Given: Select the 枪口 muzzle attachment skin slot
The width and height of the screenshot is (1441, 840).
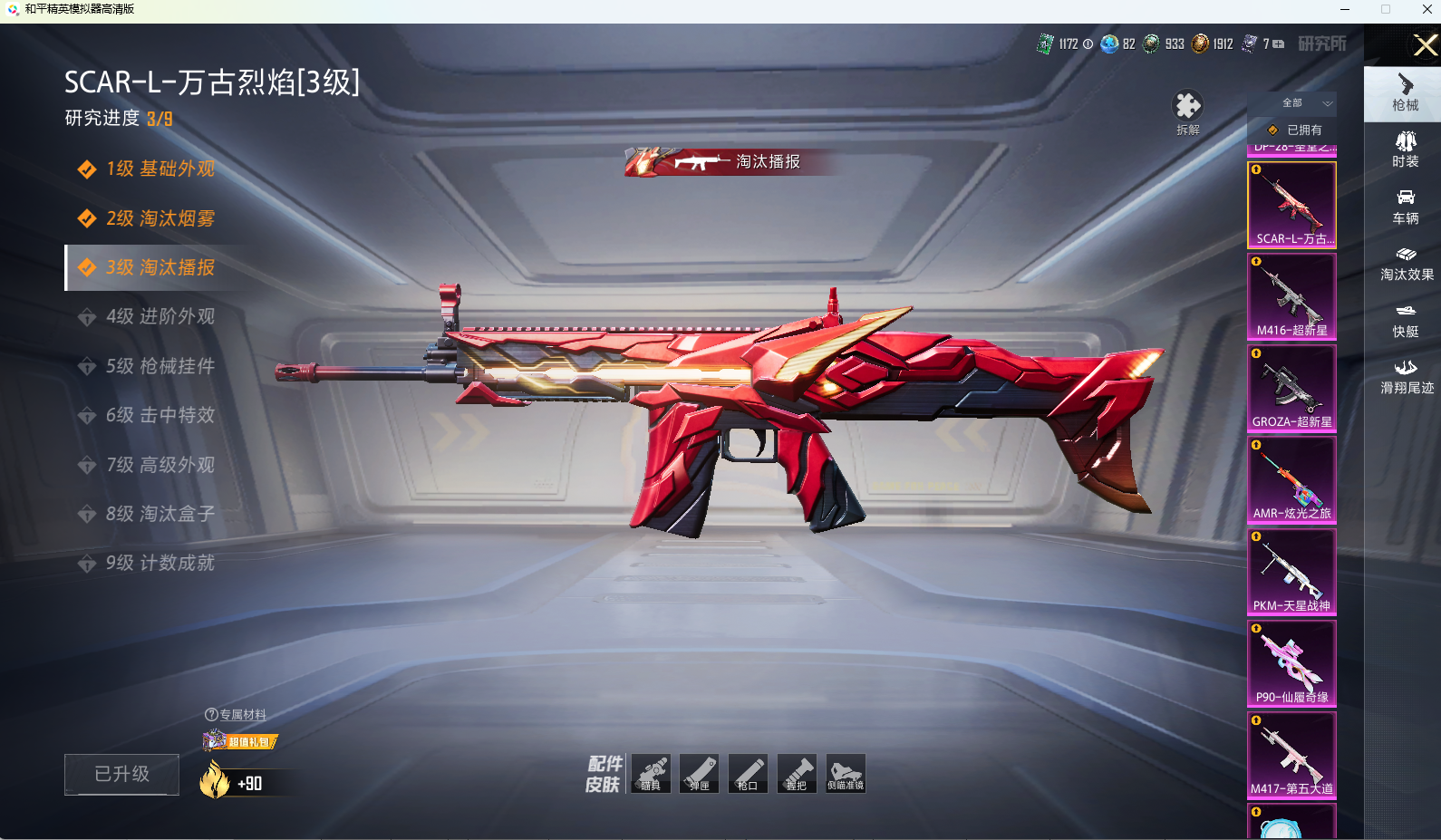Looking at the screenshot, I should point(748,773).
